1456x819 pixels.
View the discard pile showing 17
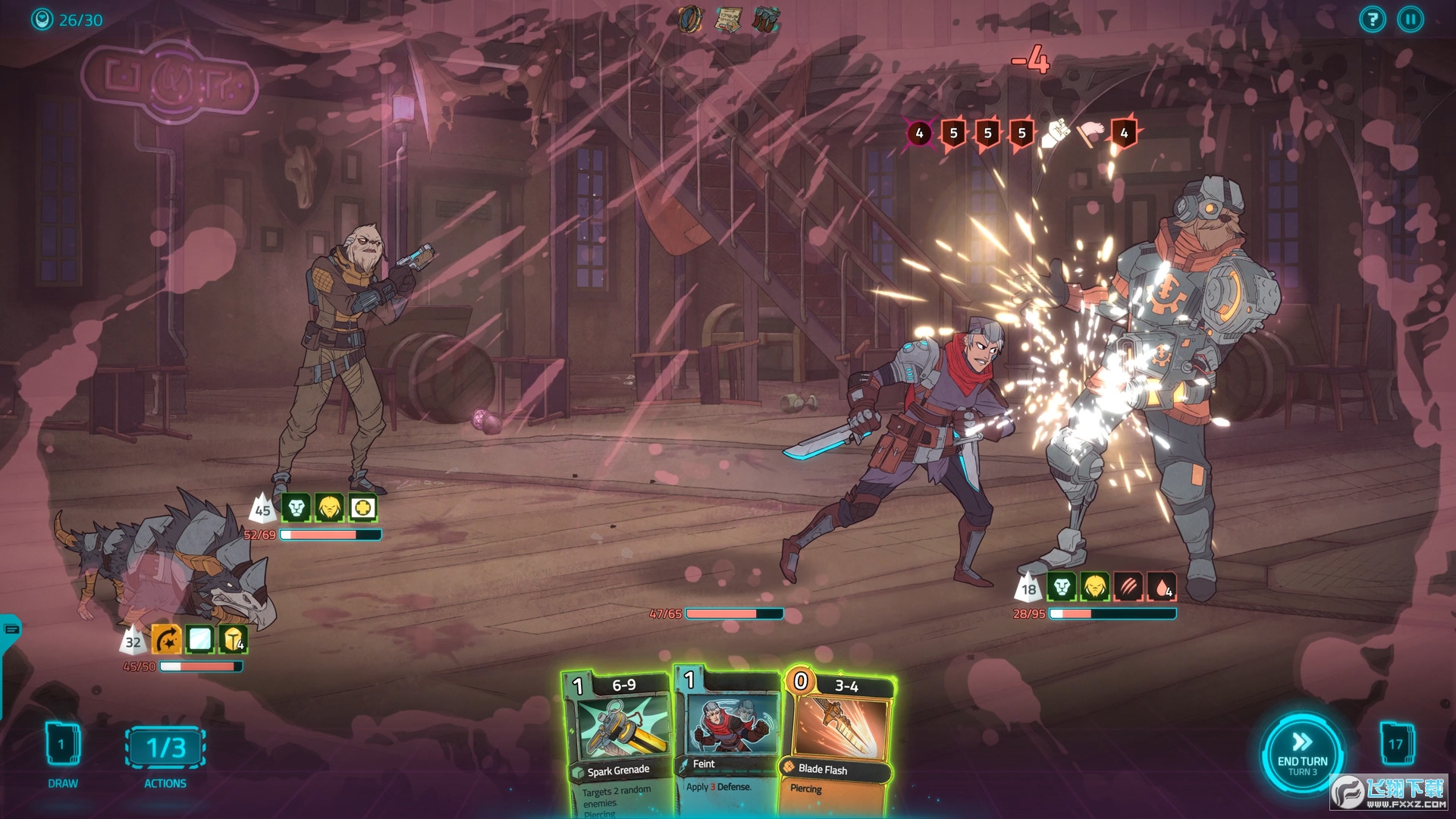pyautogui.click(x=1396, y=744)
